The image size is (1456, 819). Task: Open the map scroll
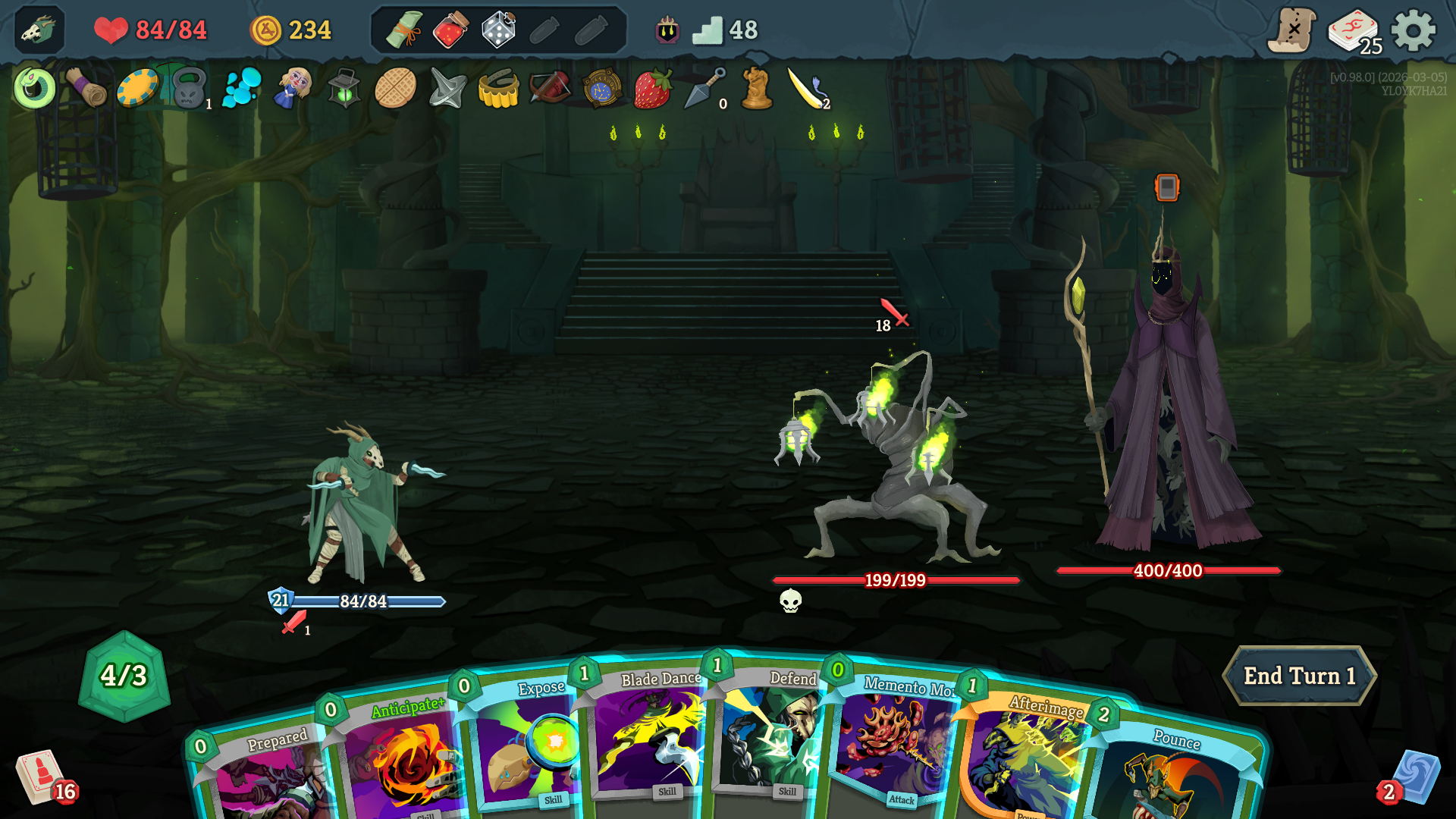1292,31
